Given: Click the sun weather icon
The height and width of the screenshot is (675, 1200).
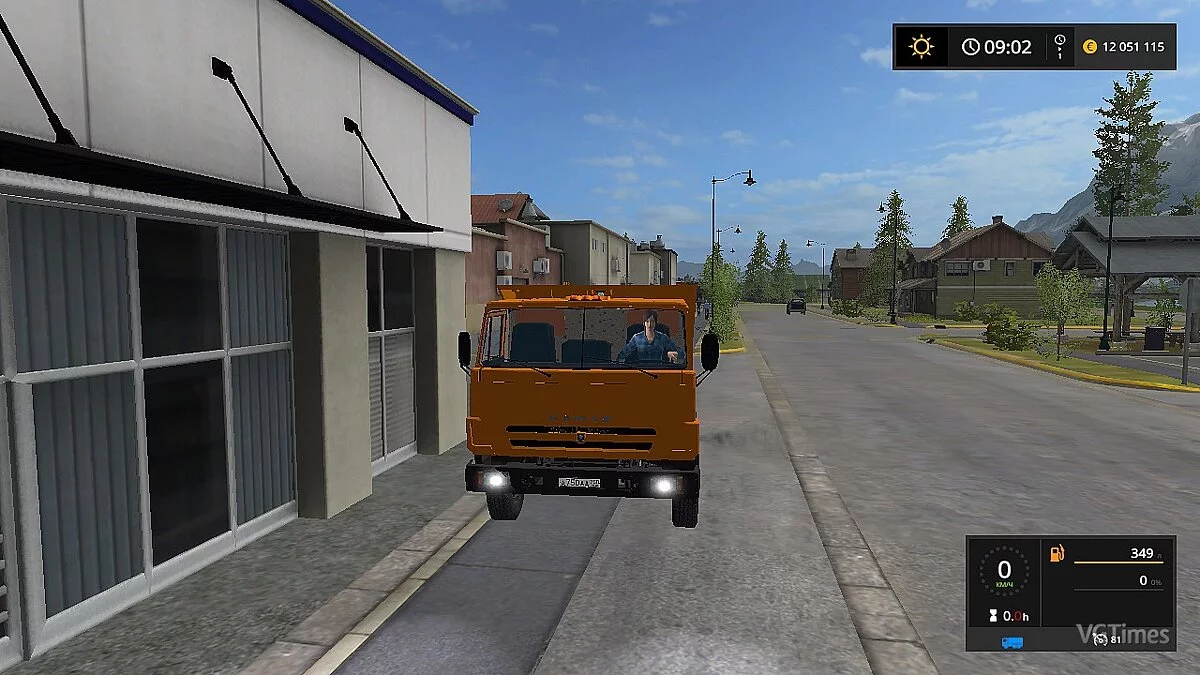Looking at the screenshot, I should click(920, 46).
